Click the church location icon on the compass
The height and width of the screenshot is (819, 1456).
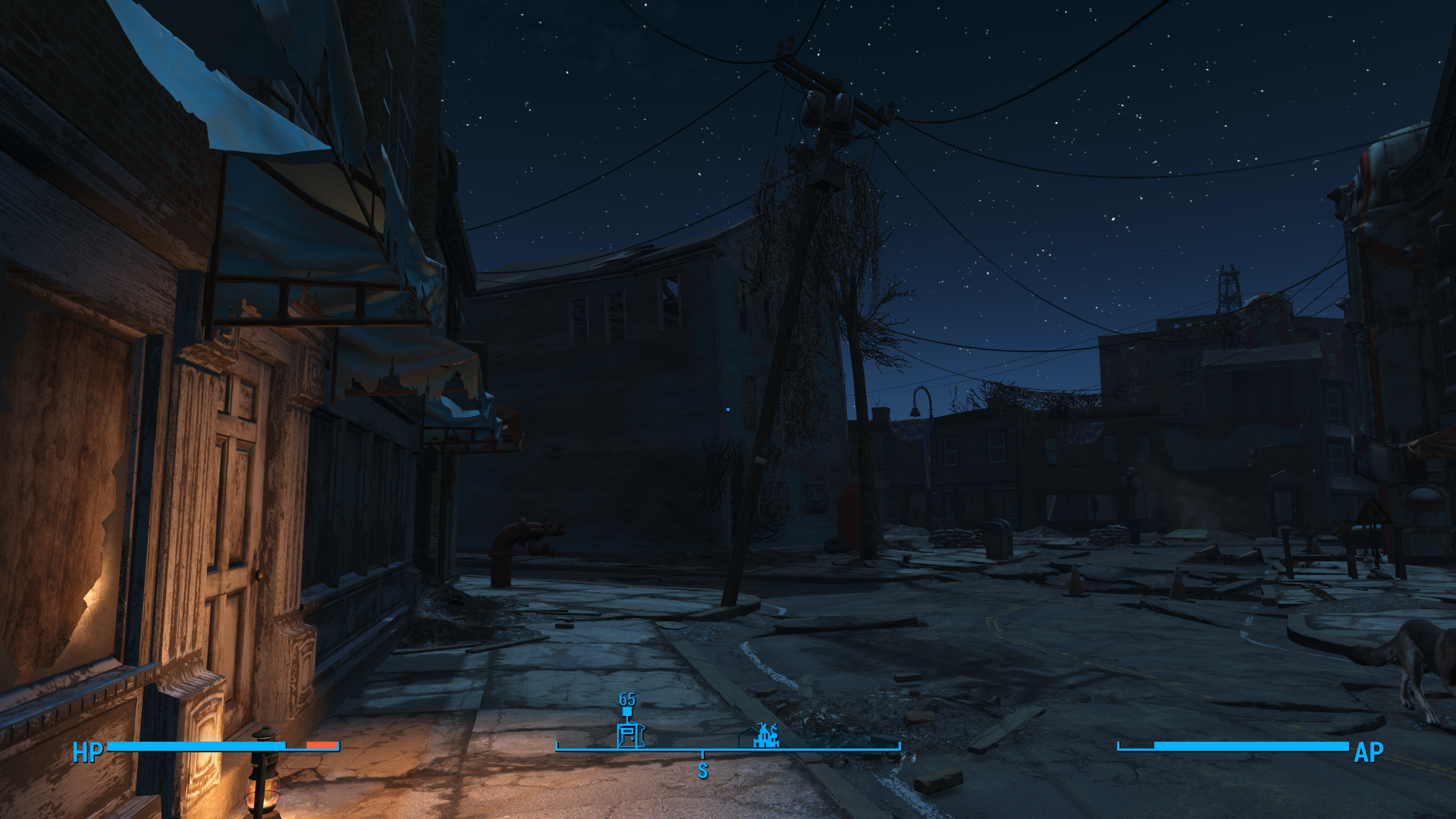pos(766,735)
